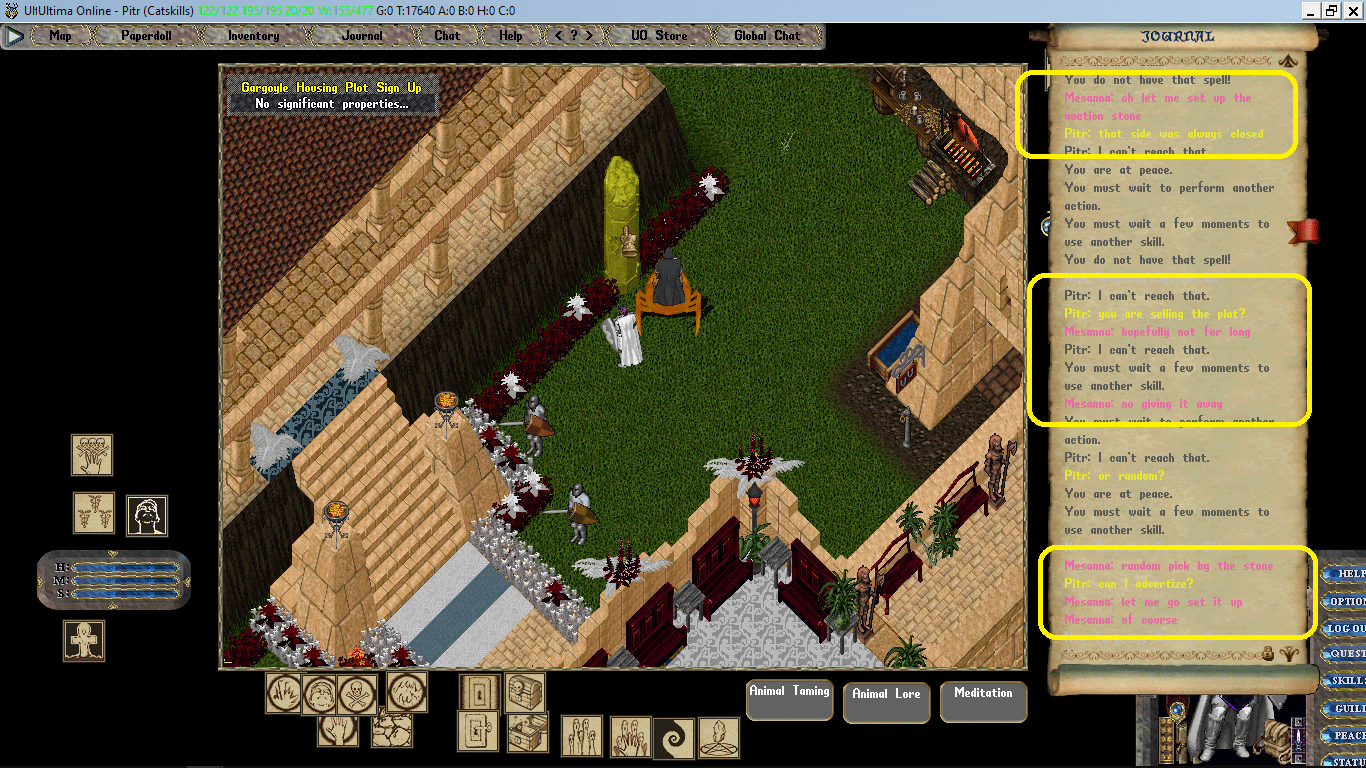Select the bearded face spell icon
The image size is (1366, 768).
point(145,514)
